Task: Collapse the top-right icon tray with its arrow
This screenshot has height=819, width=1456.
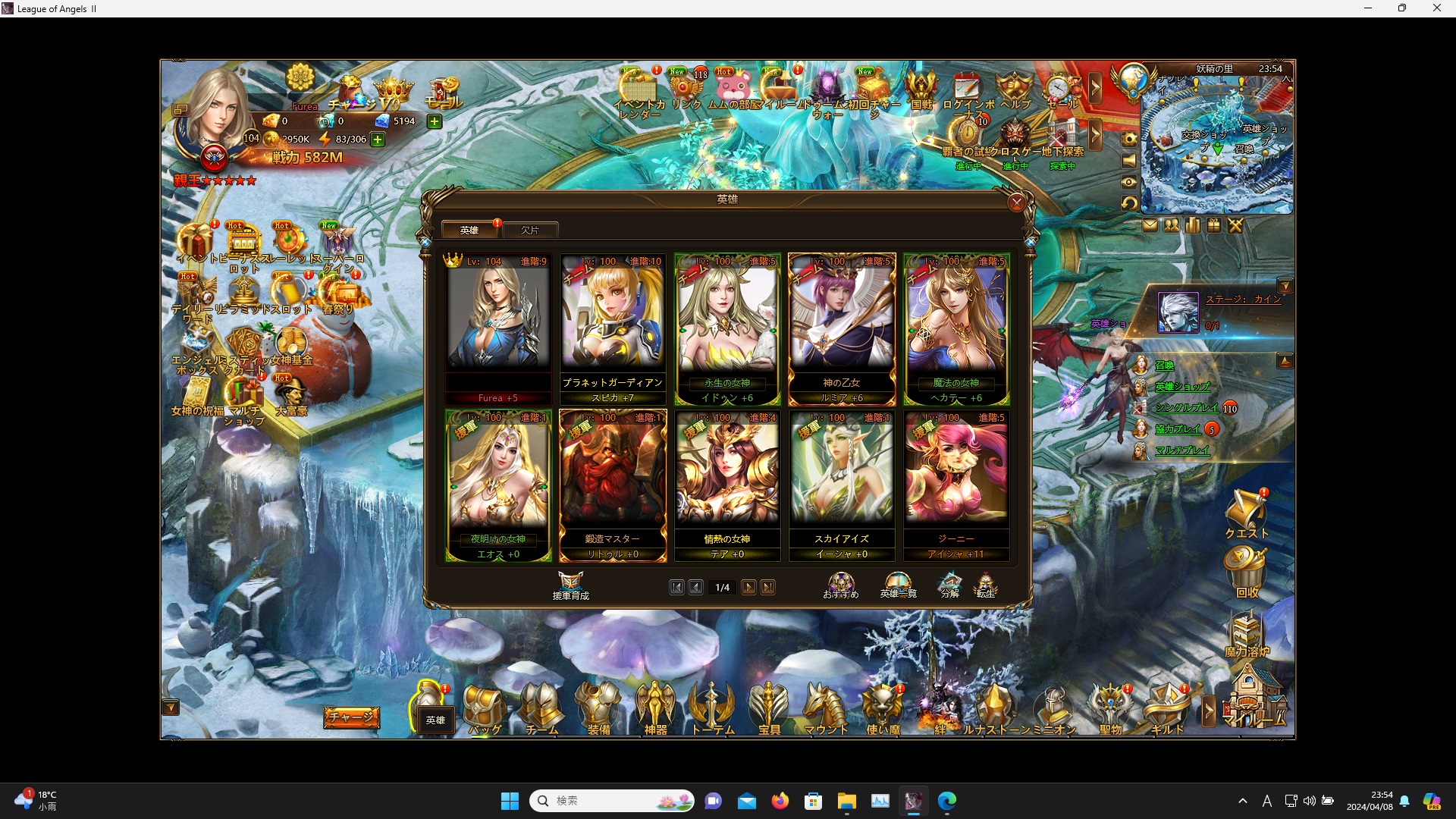Action: 1097,87
